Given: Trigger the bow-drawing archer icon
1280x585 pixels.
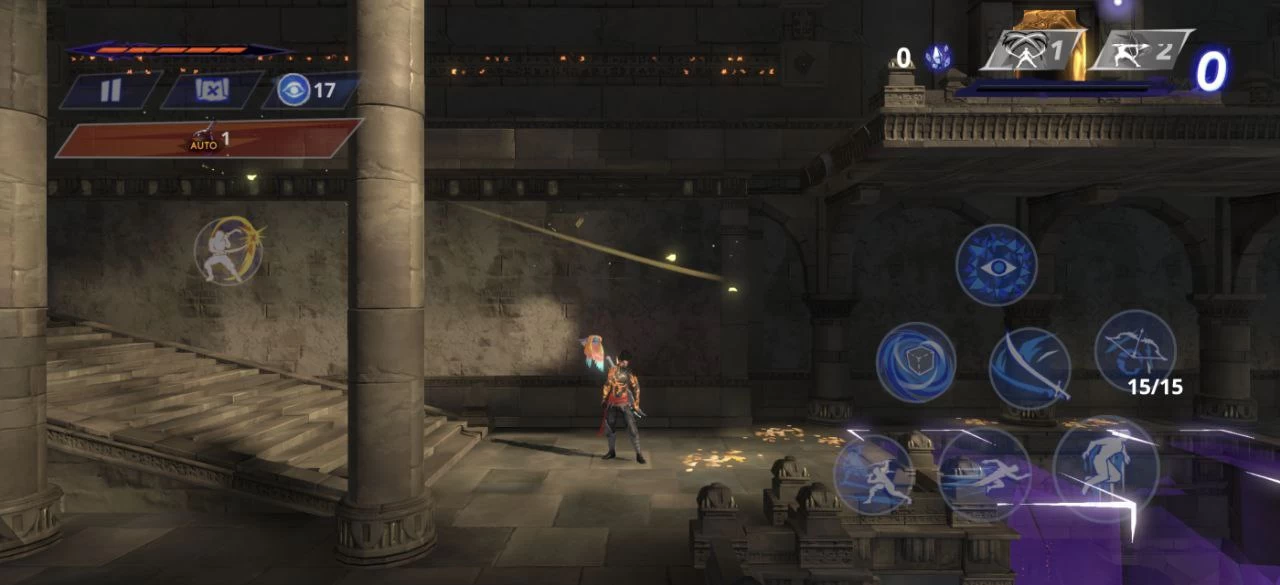Looking at the screenshot, I should point(229,250).
